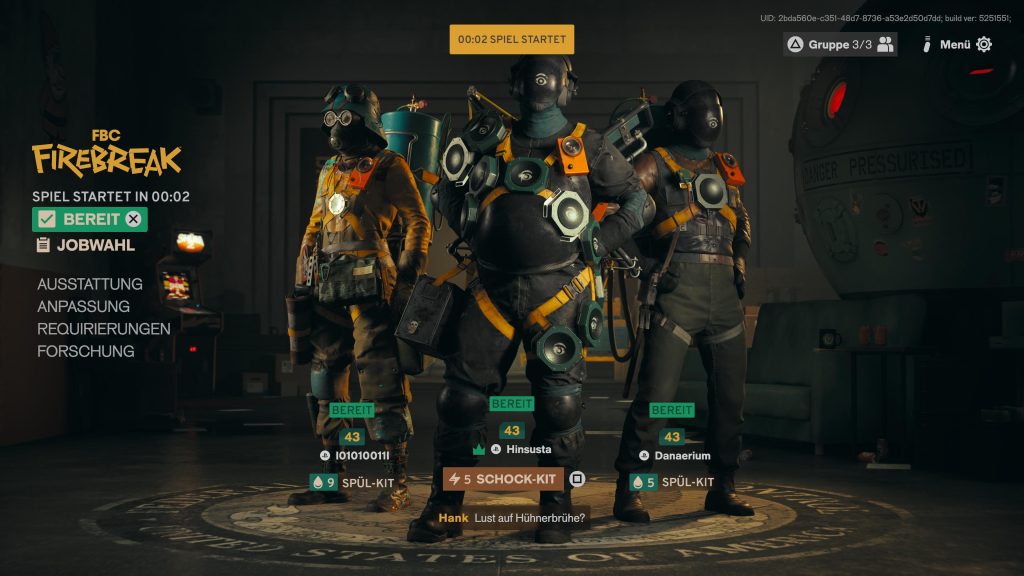Image resolution: width=1024 pixels, height=576 pixels.
Task: Open the Gruppe 3/3 party panel
Action: click(x=840, y=44)
